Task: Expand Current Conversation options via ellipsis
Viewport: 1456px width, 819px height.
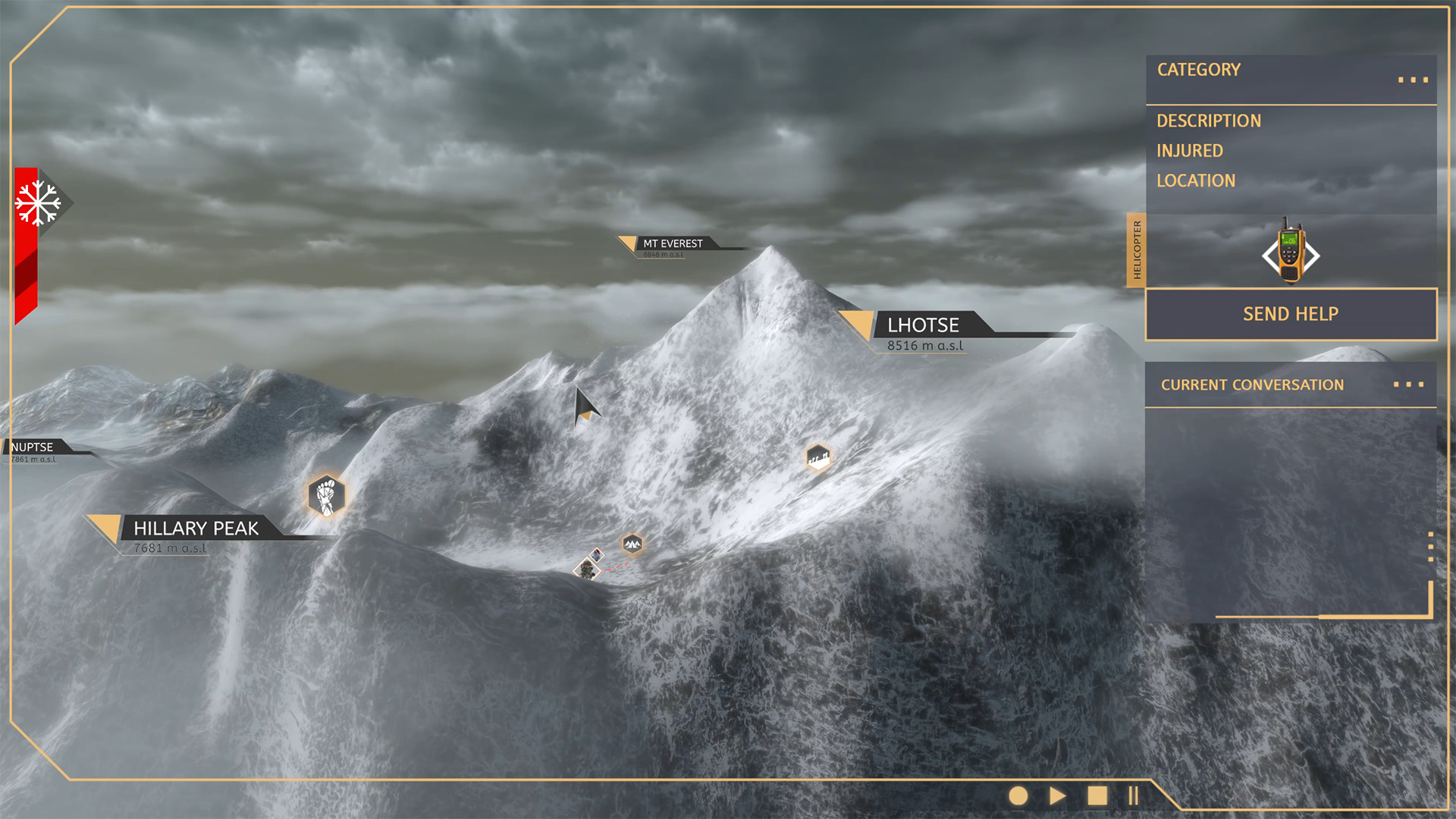Action: pyautogui.click(x=1409, y=384)
